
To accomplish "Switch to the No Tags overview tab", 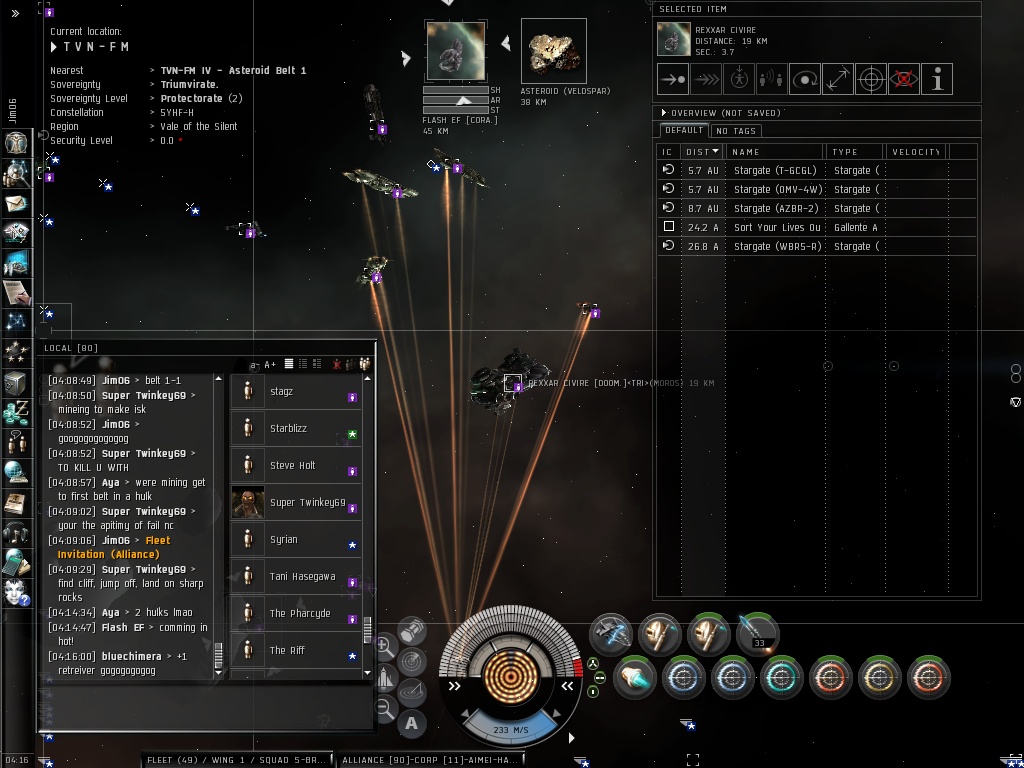I will [735, 131].
